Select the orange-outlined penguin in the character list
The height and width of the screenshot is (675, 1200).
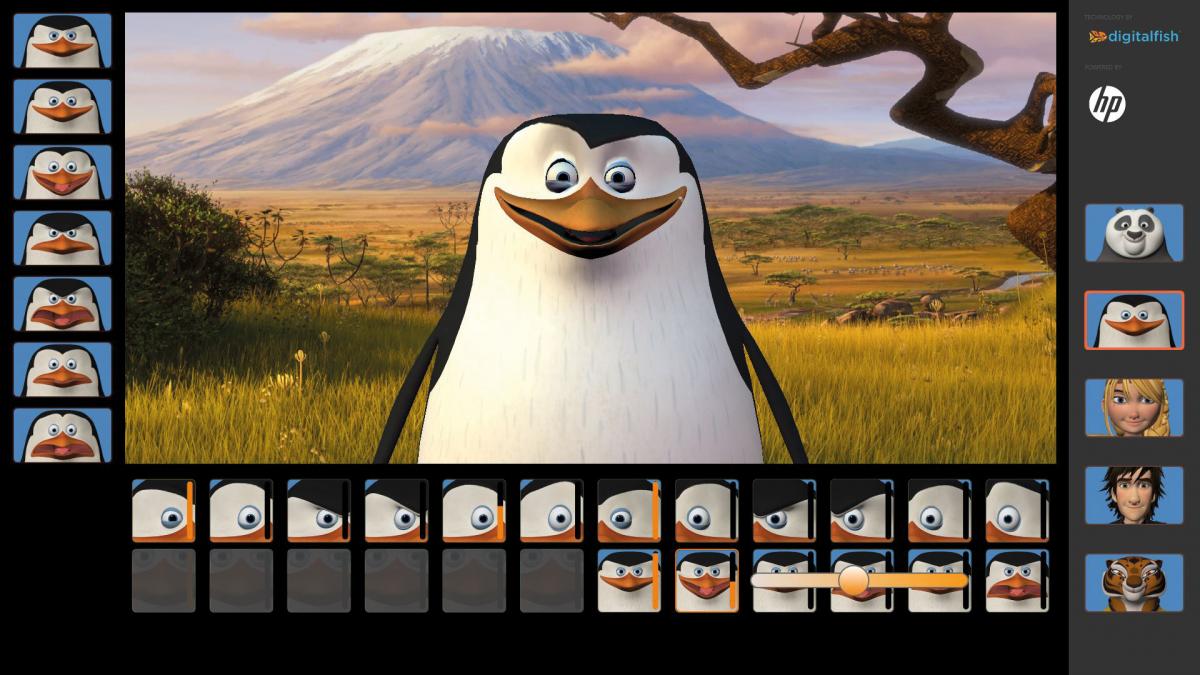click(x=1134, y=320)
